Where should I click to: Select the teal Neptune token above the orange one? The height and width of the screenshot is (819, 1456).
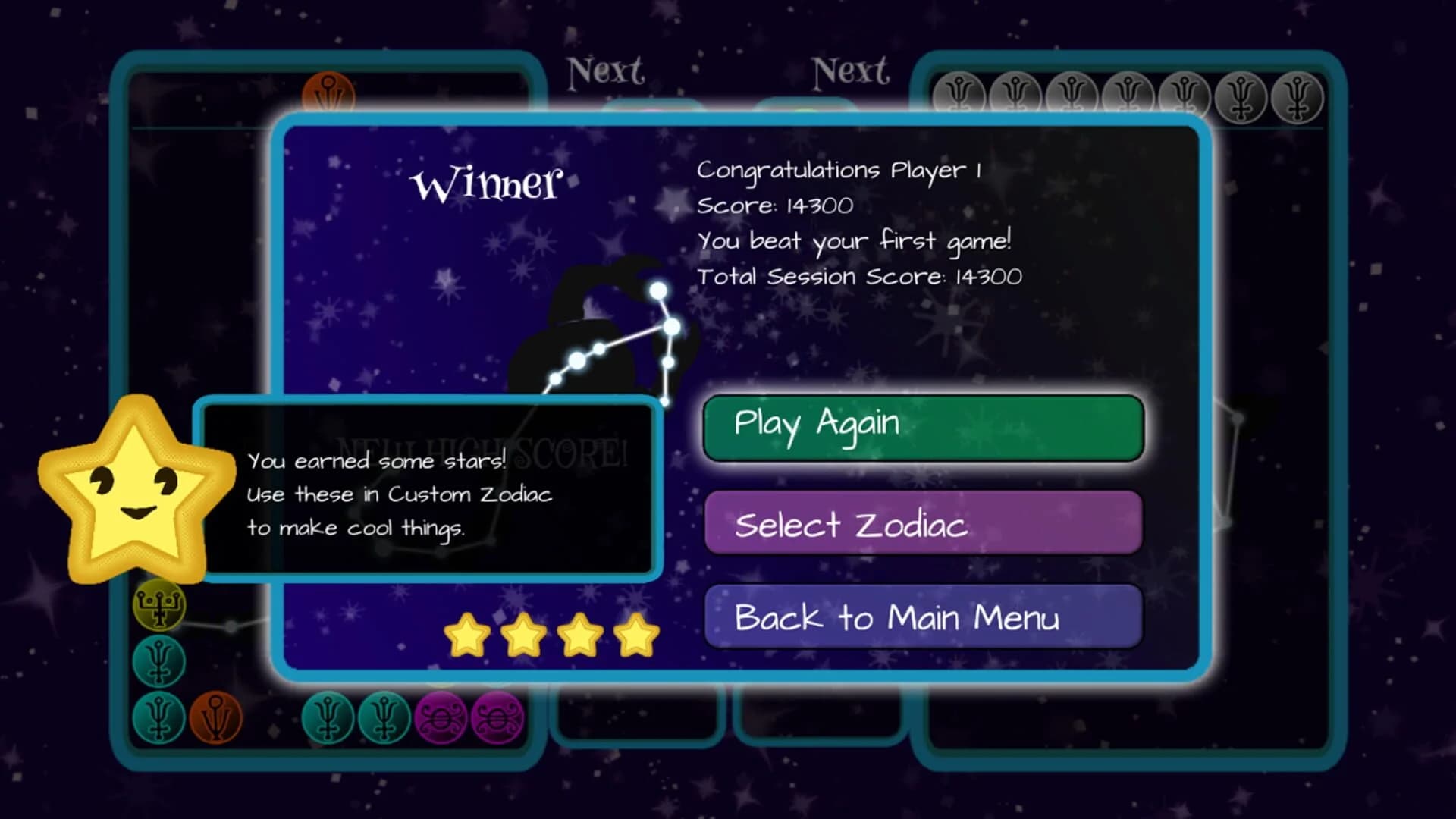pyautogui.click(x=158, y=662)
